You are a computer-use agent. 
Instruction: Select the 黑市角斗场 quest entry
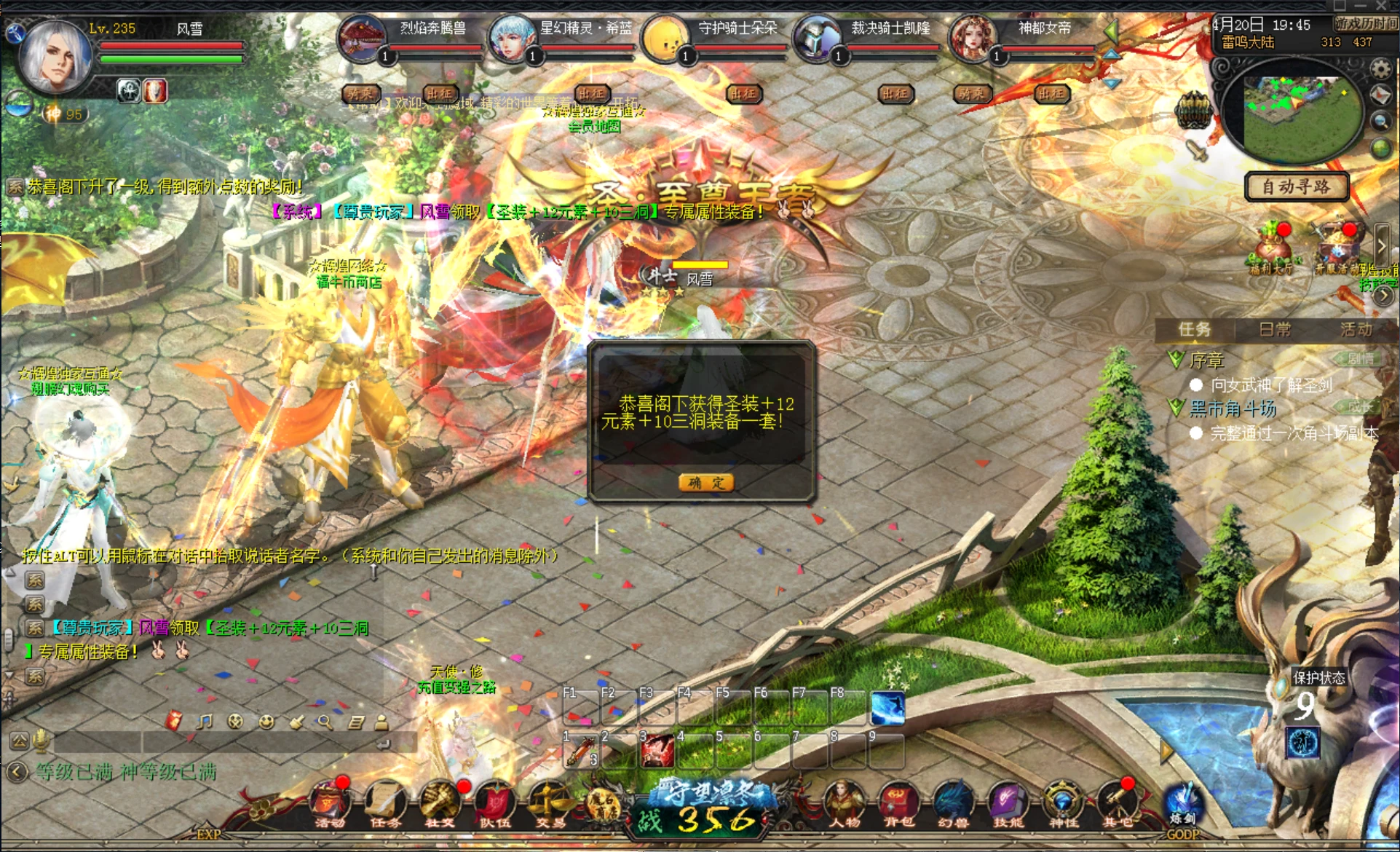[x=1233, y=409]
